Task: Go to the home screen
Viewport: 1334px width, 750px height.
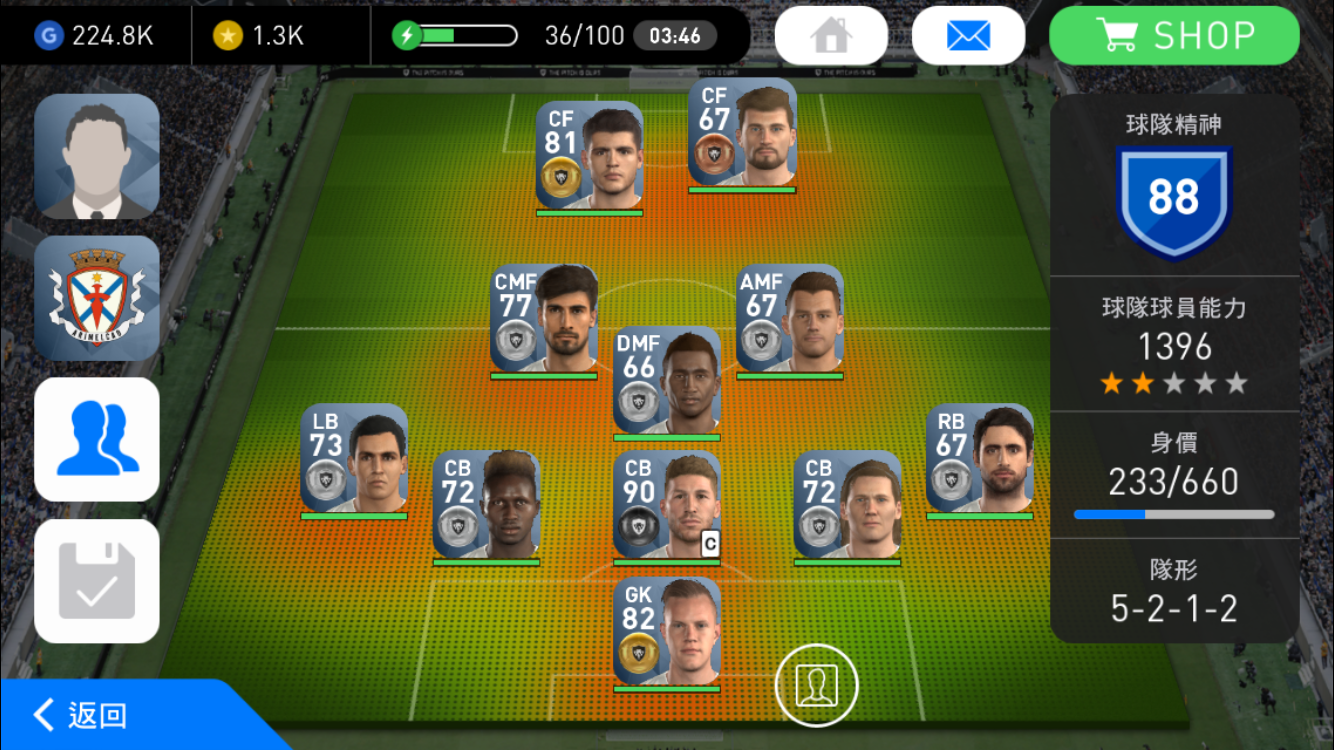Action: 830,36
